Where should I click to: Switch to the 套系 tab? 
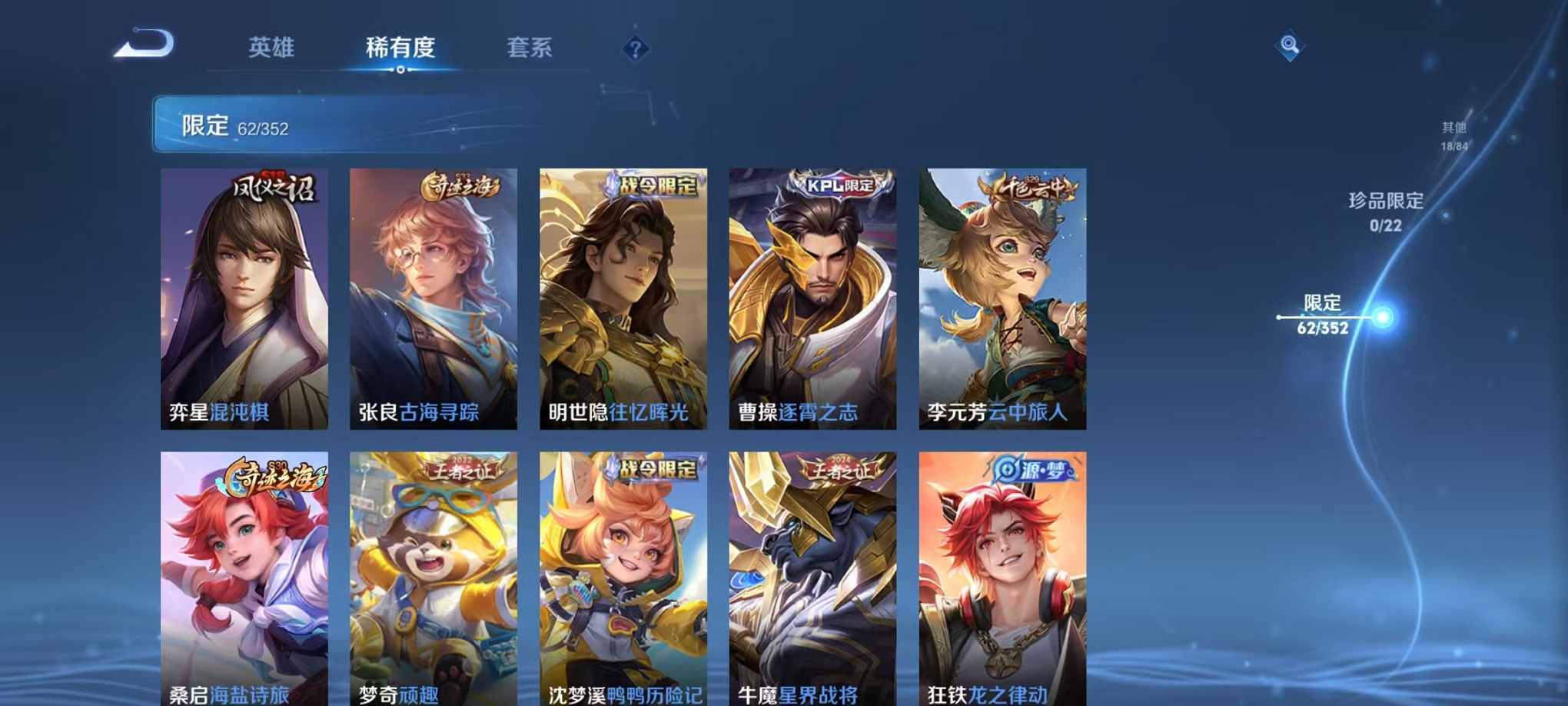[x=531, y=48]
